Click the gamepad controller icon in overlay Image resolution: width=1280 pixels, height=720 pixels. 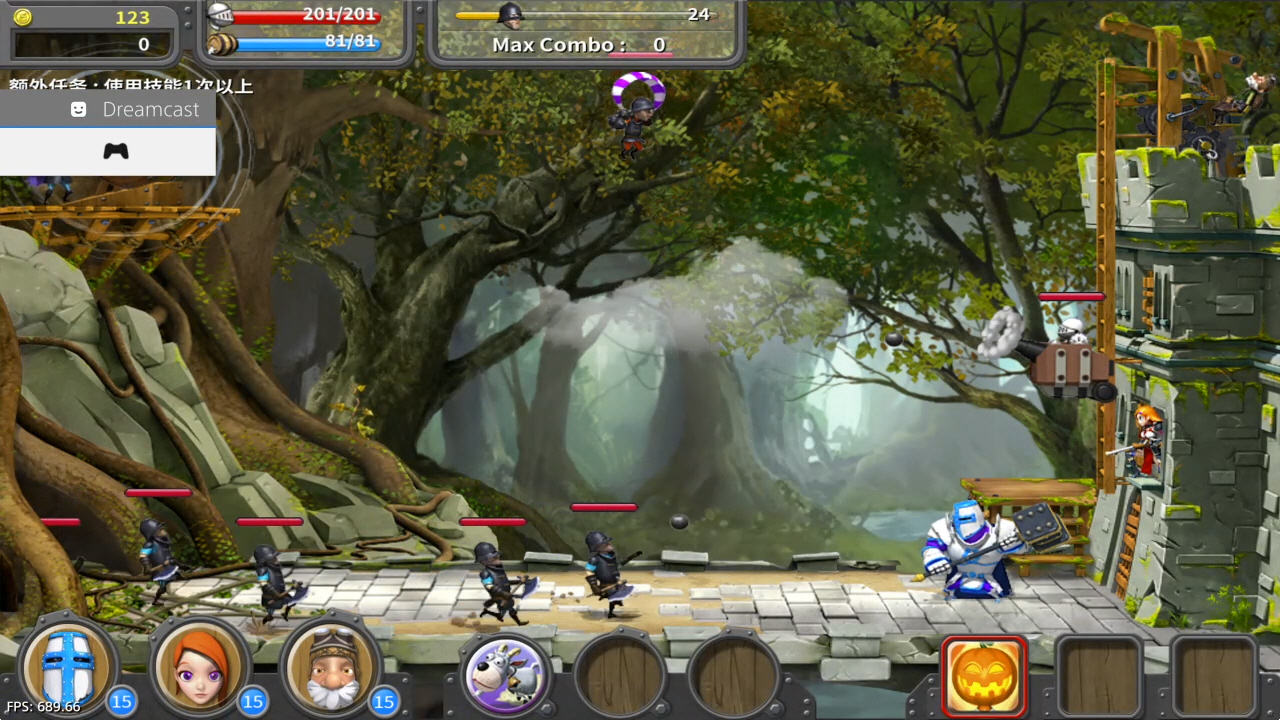(116, 151)
